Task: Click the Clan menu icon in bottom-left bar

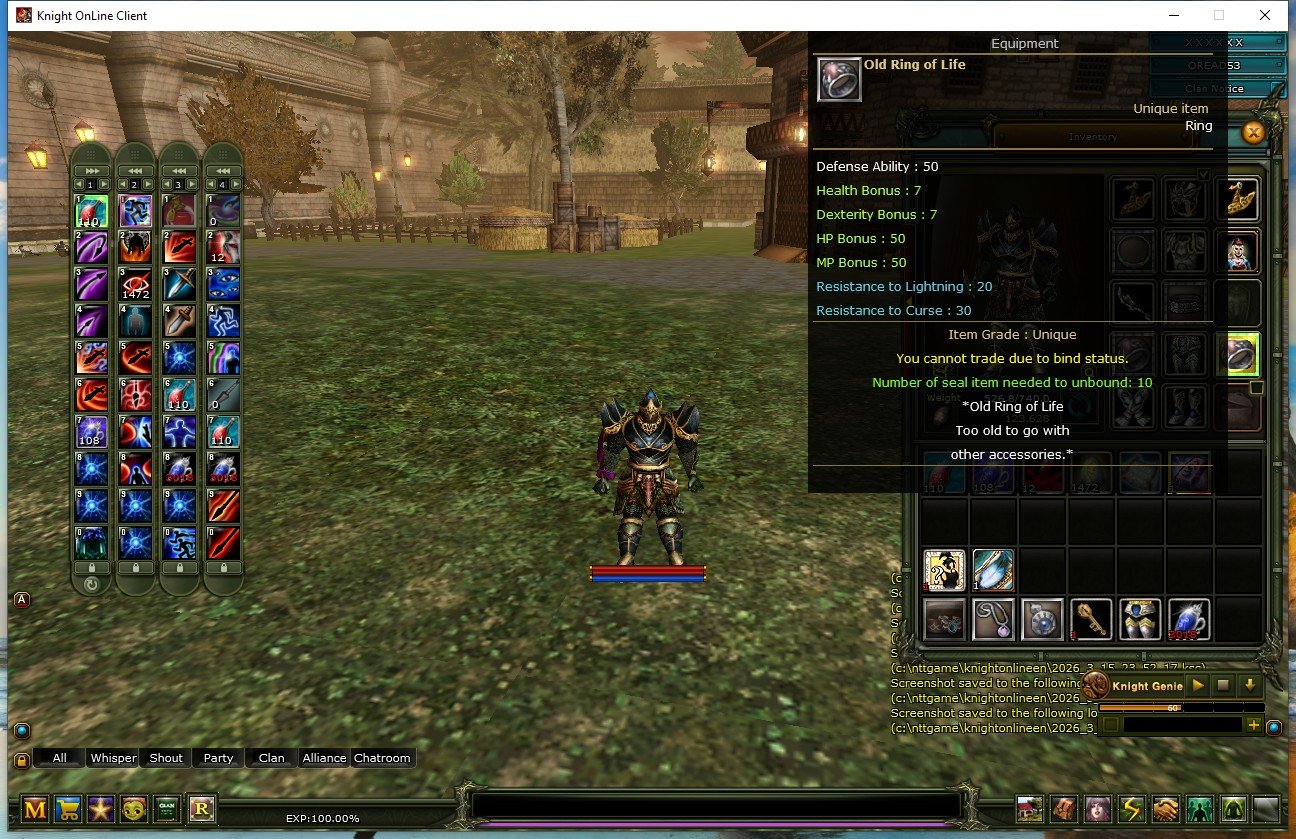Action: [x=166, y=807]
